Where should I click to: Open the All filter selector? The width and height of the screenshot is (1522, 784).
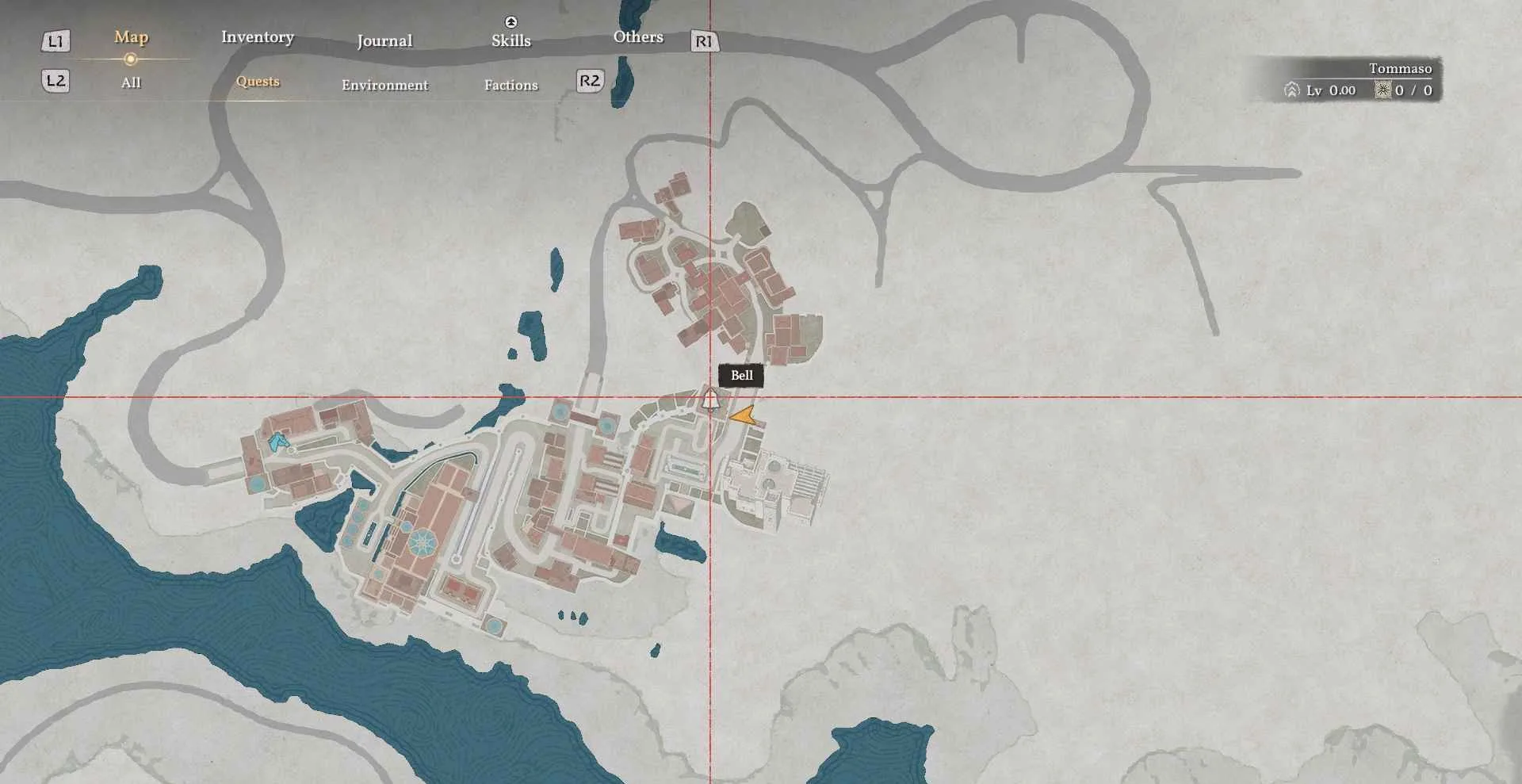pyautogui.click(x=131, y=82)
